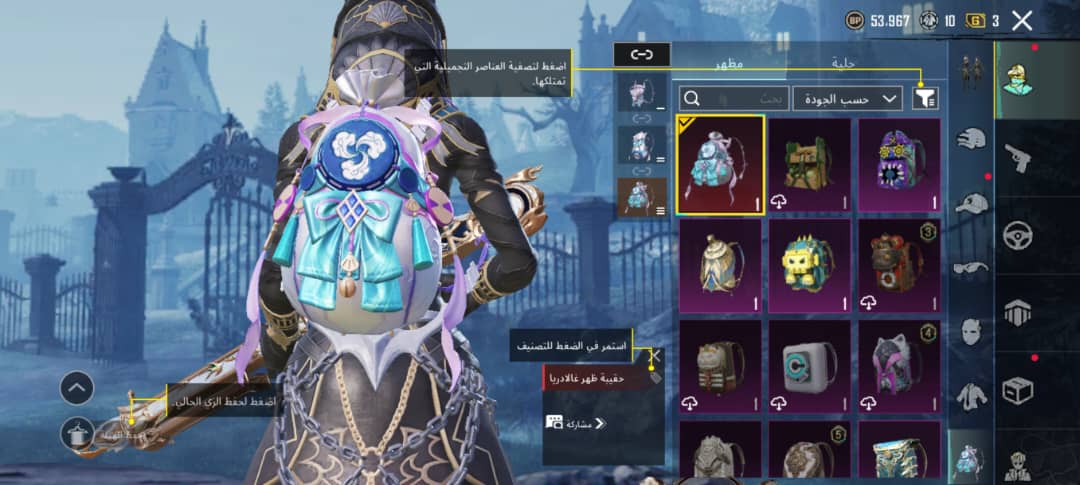Toggle the link chain button
Screen dimensions: 1080x485
coord(641,55)
